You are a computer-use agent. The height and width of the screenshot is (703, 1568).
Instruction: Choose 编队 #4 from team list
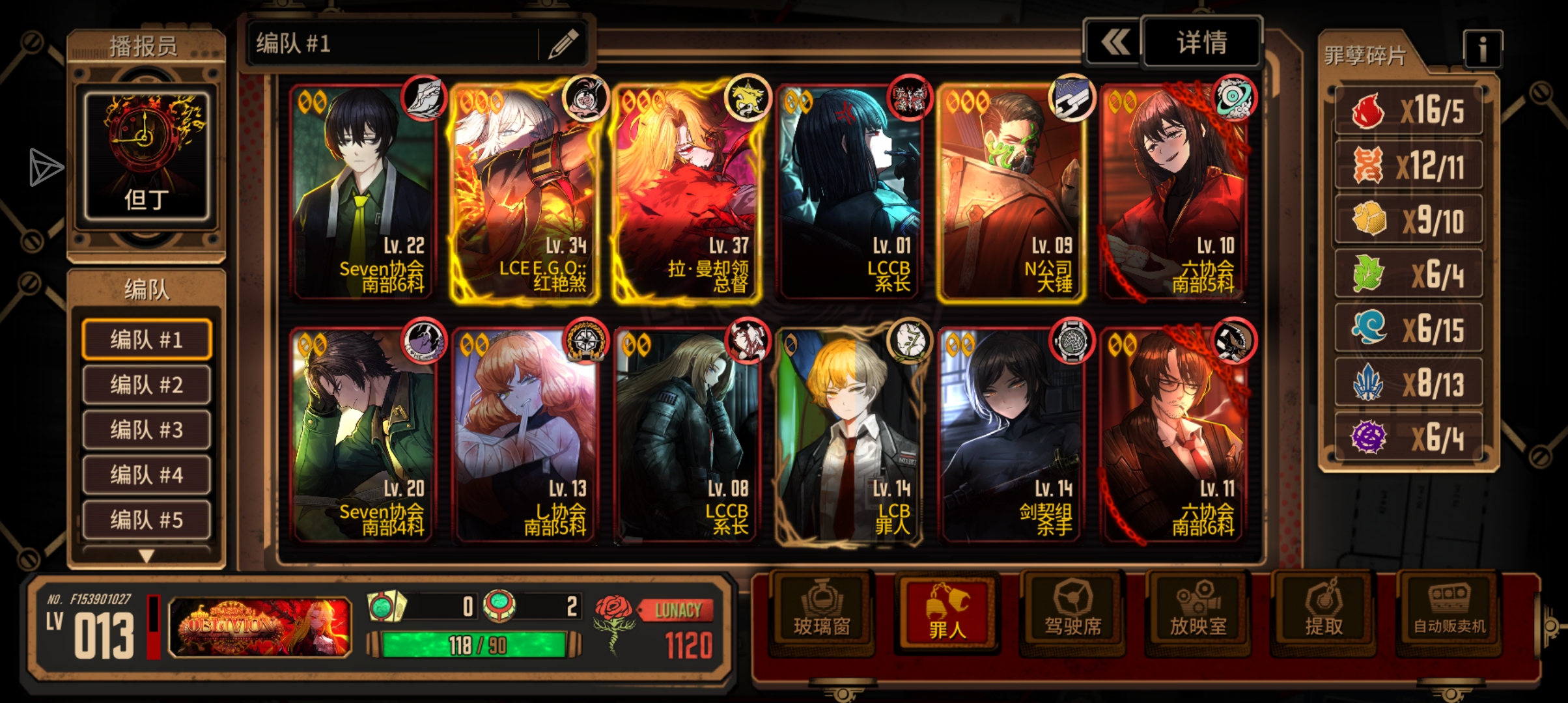[147, 475]
